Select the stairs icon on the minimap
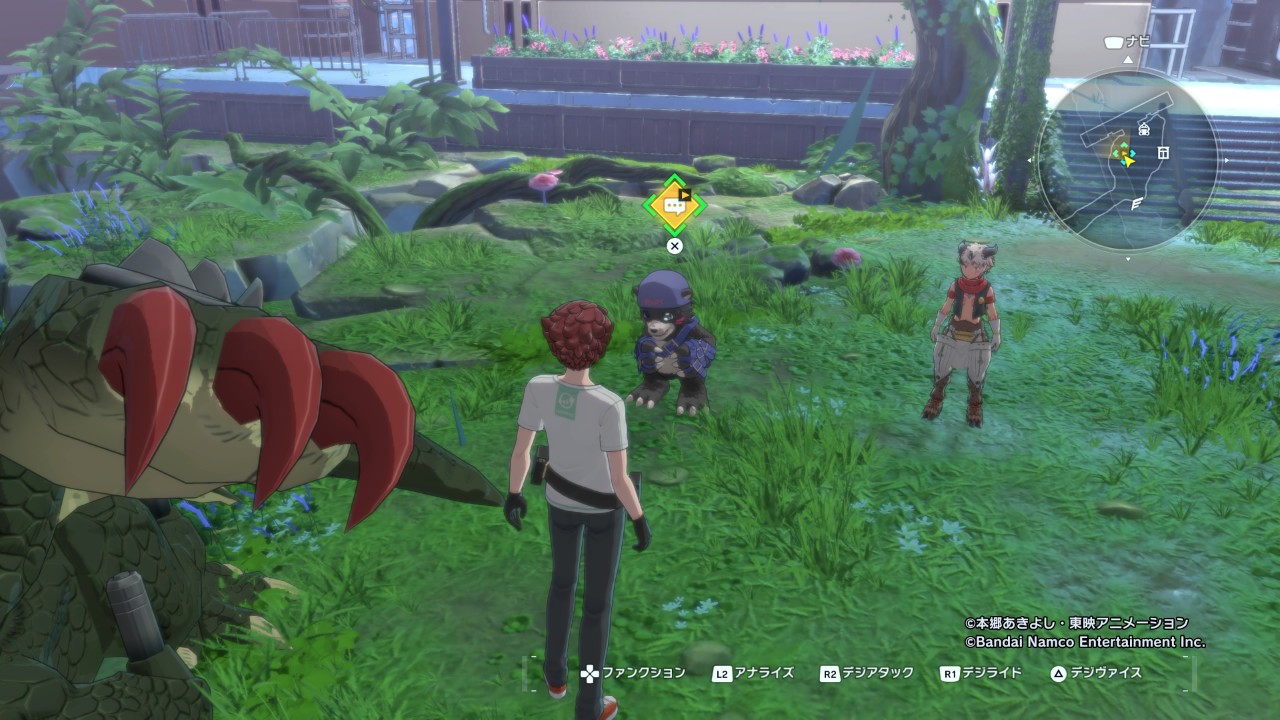The width and height of the screenshot is (1280, 720). pos(1137,204)
